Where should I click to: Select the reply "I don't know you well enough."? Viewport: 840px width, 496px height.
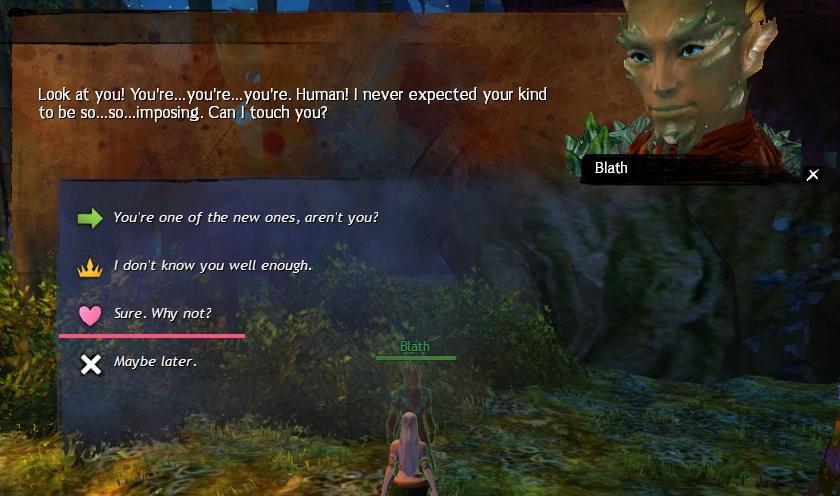coord(212,266)
